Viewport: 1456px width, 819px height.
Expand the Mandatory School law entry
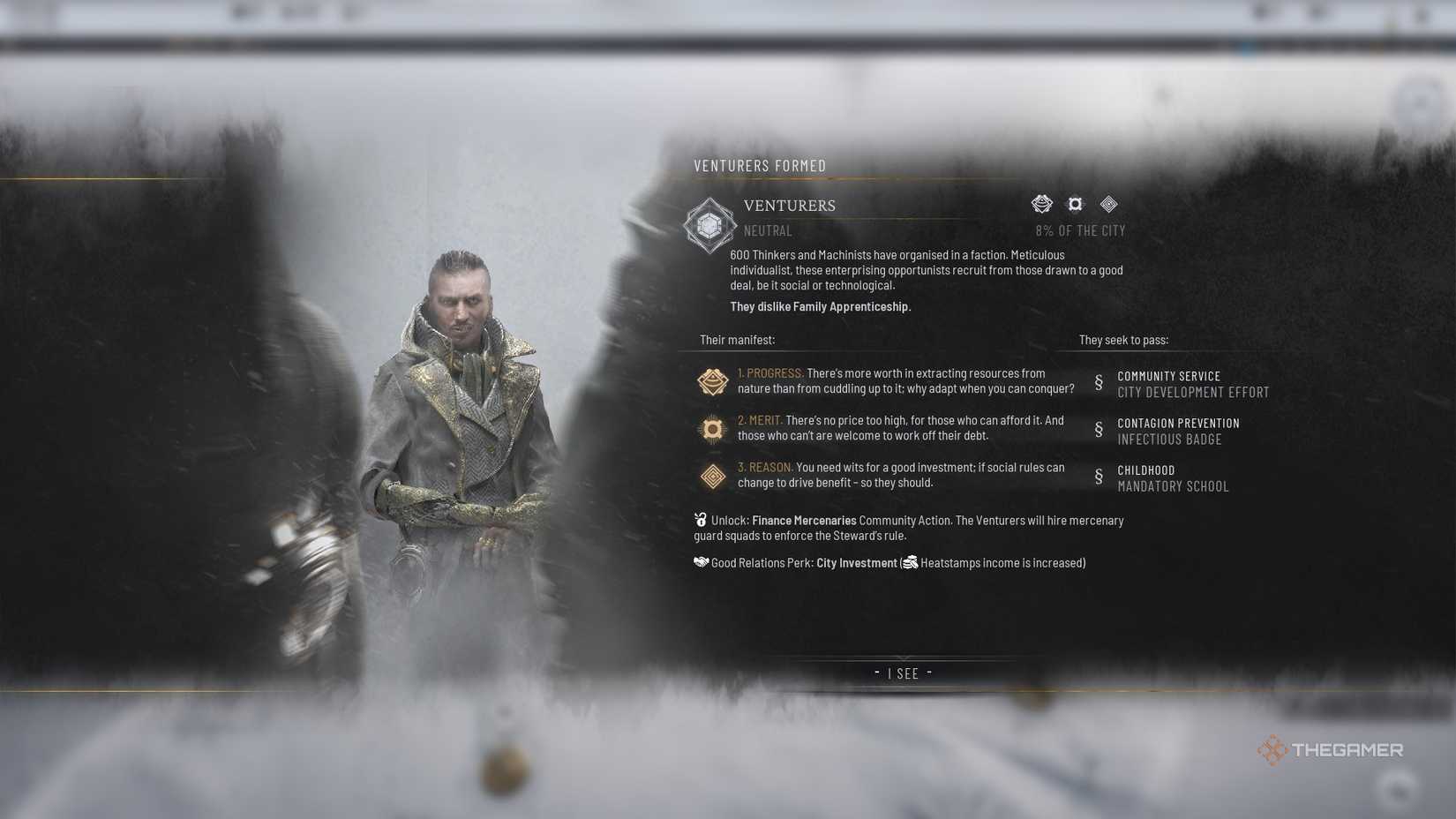pos(1173,486)
